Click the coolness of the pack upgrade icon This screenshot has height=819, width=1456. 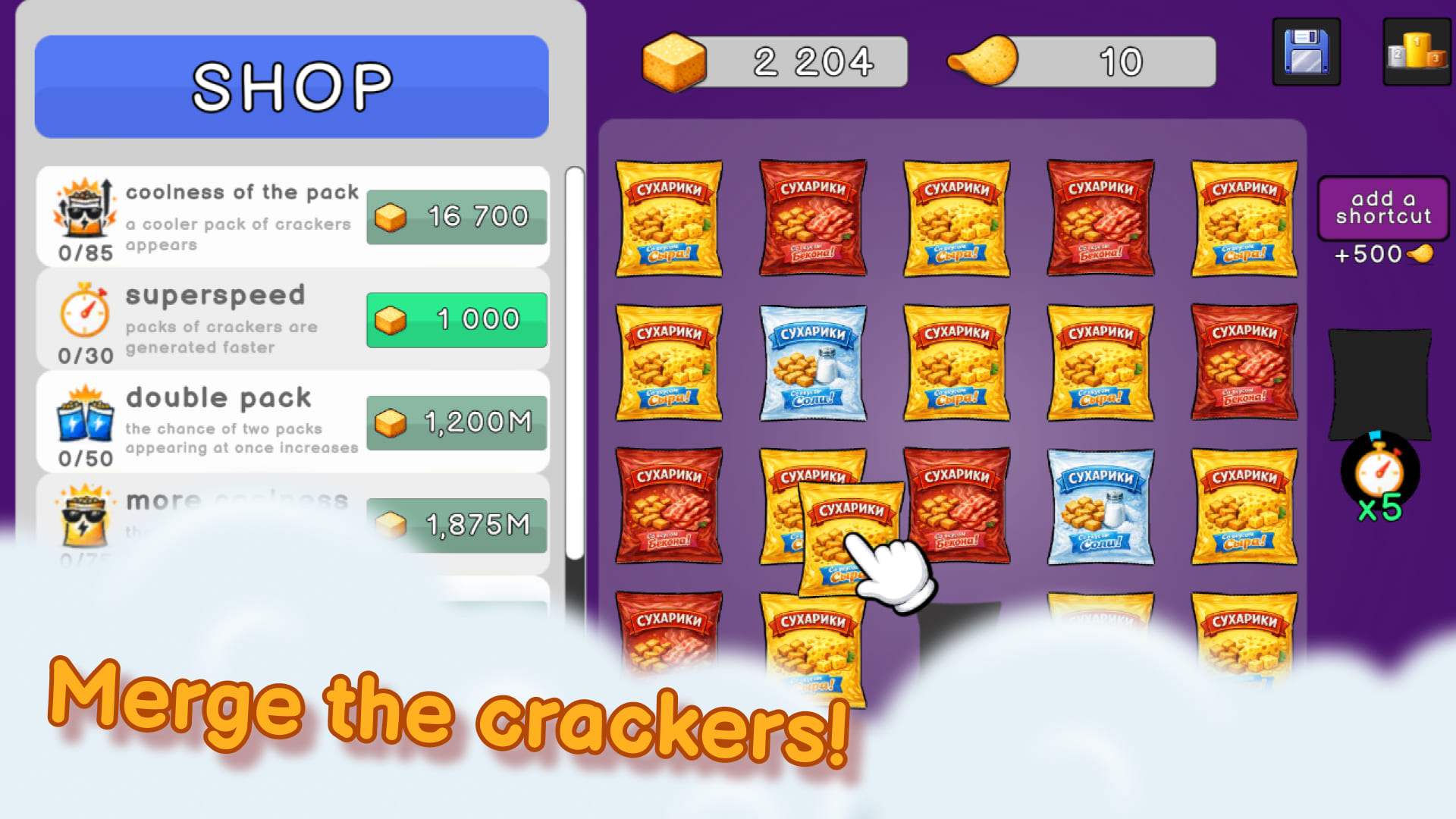pyautogui.click(x=83, y=215)
